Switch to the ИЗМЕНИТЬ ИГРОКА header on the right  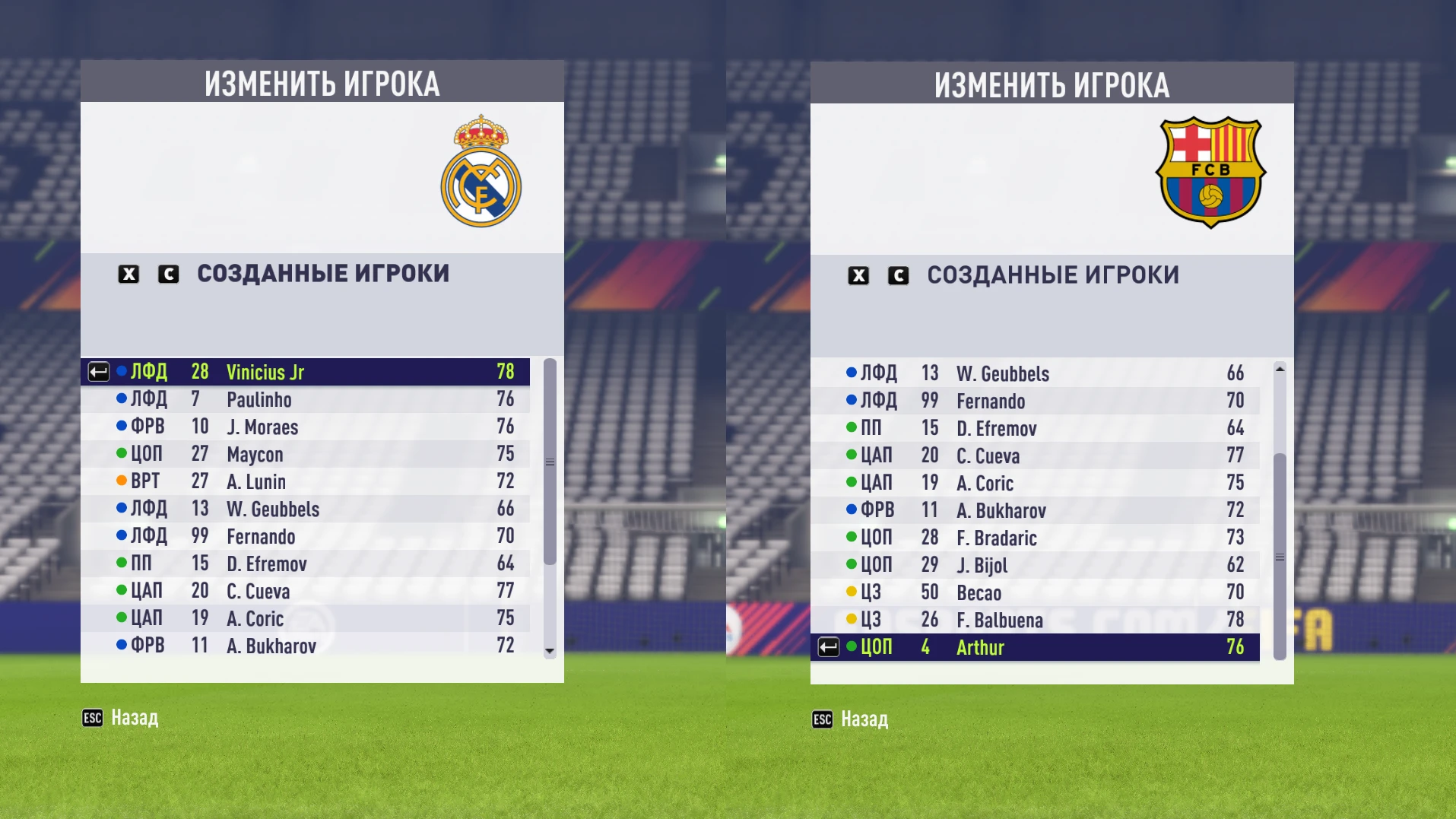pos(1052,84)
